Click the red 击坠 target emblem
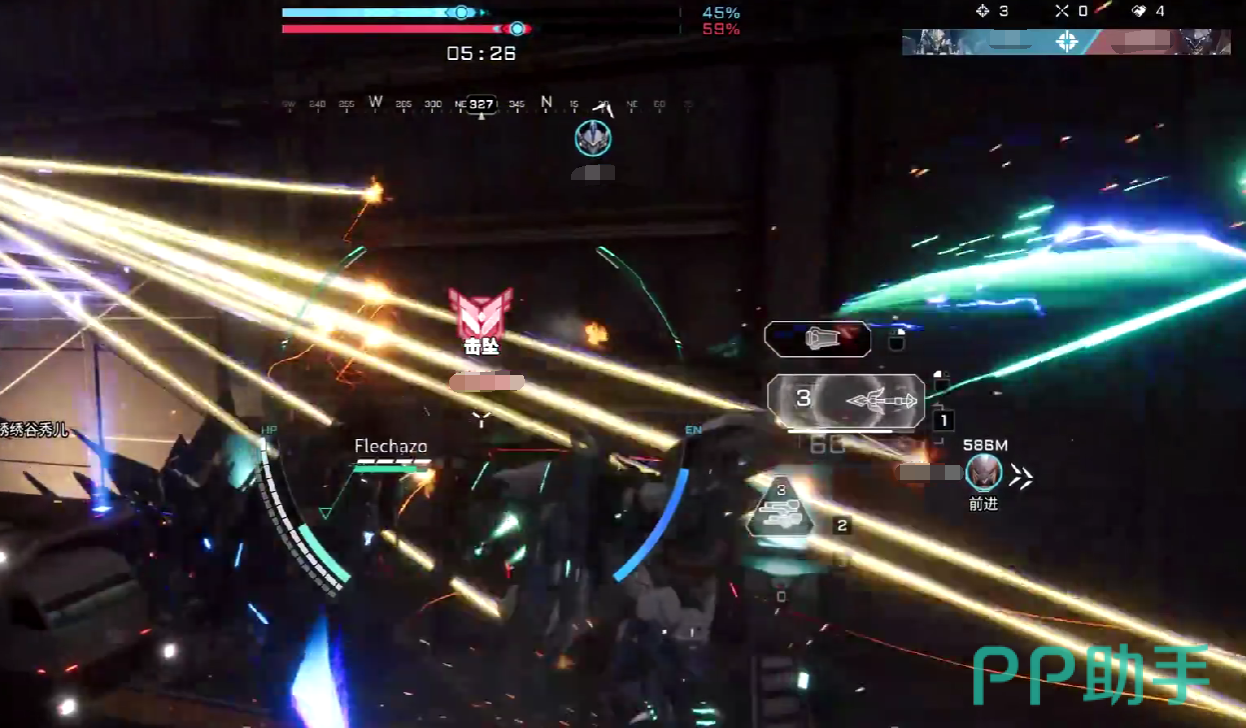Viewport: 1246px width, 728px height. tap(480, 312)
